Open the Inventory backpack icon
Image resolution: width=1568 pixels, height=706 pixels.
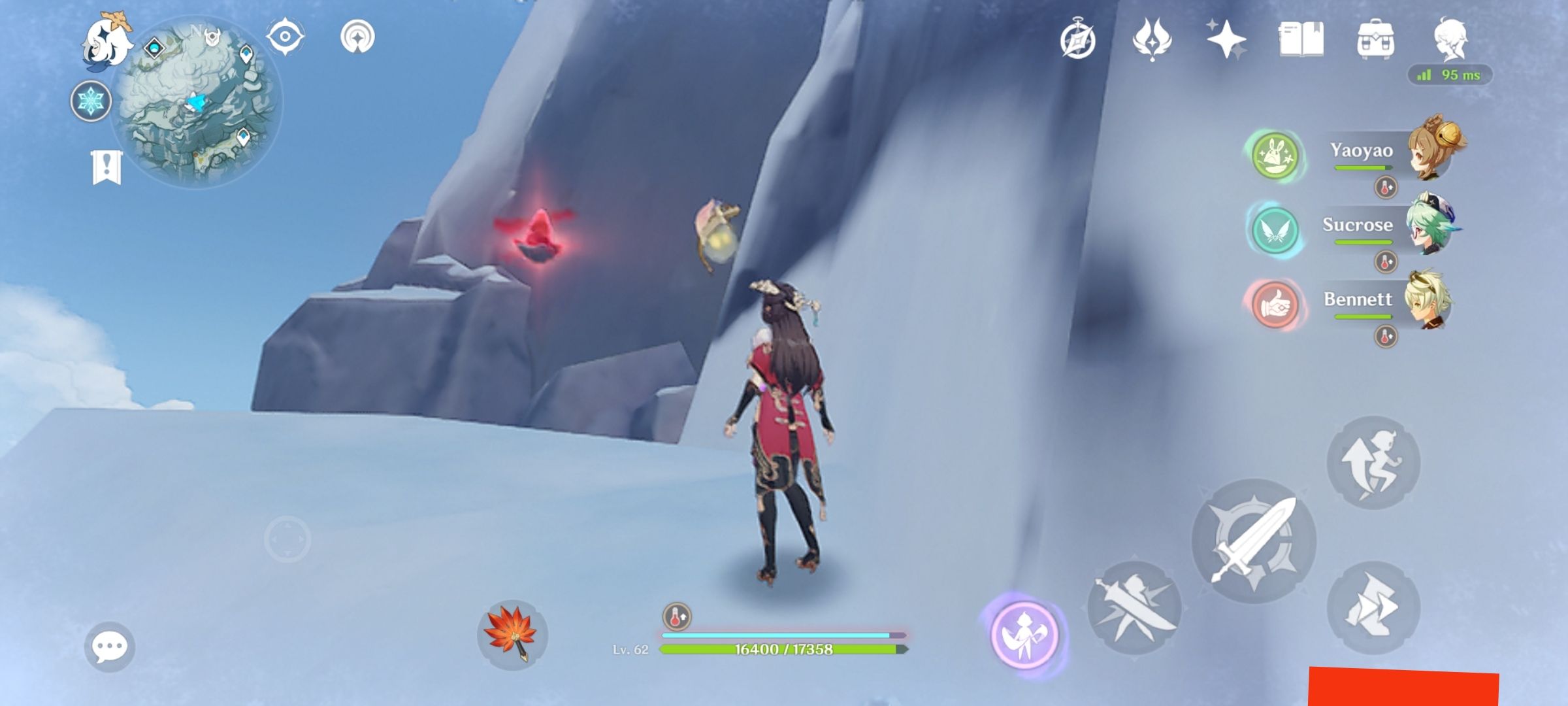tap(1376, 41)
